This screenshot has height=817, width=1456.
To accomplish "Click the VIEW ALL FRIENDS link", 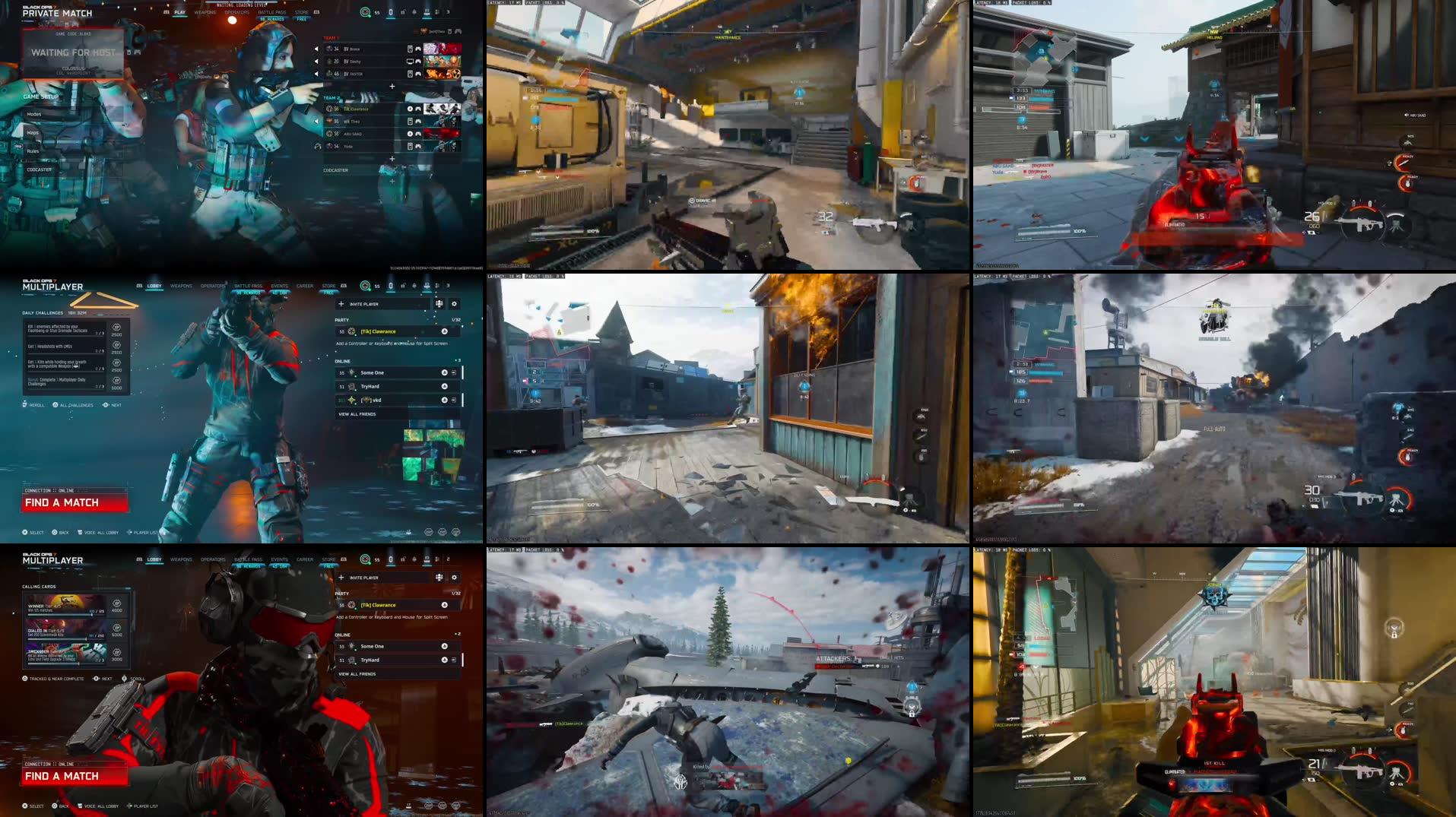I will [357, 414].
